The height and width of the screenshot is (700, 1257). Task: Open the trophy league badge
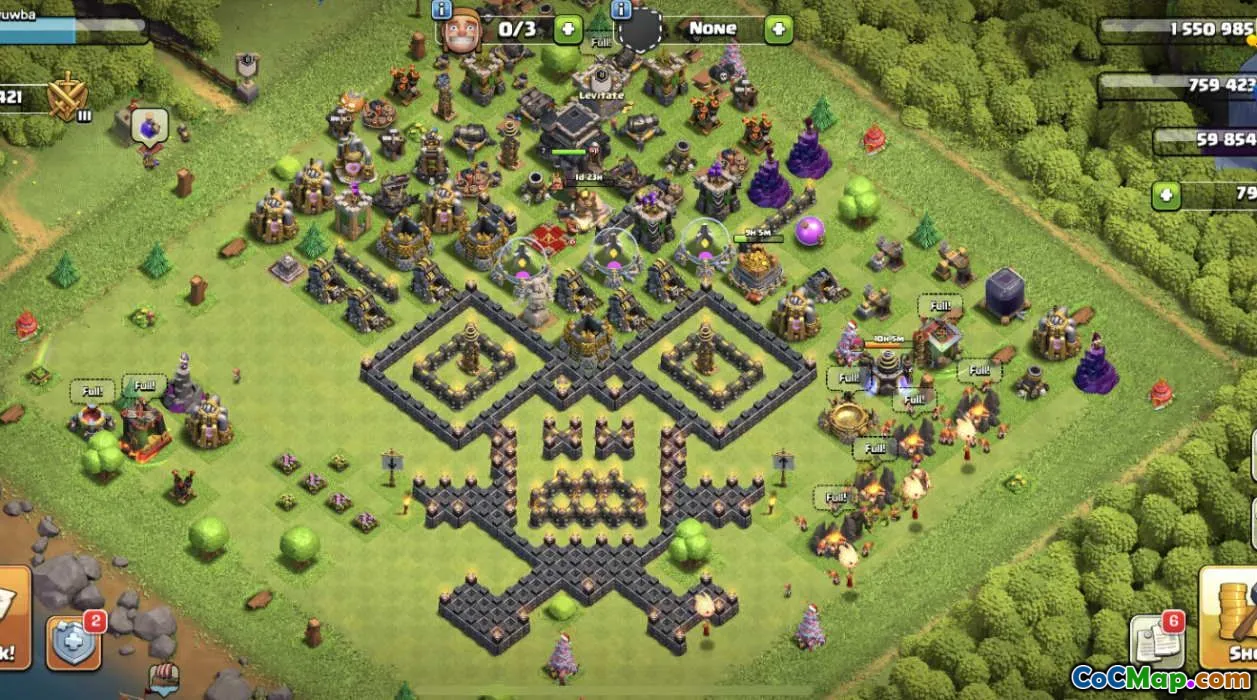tap(68, 96)
